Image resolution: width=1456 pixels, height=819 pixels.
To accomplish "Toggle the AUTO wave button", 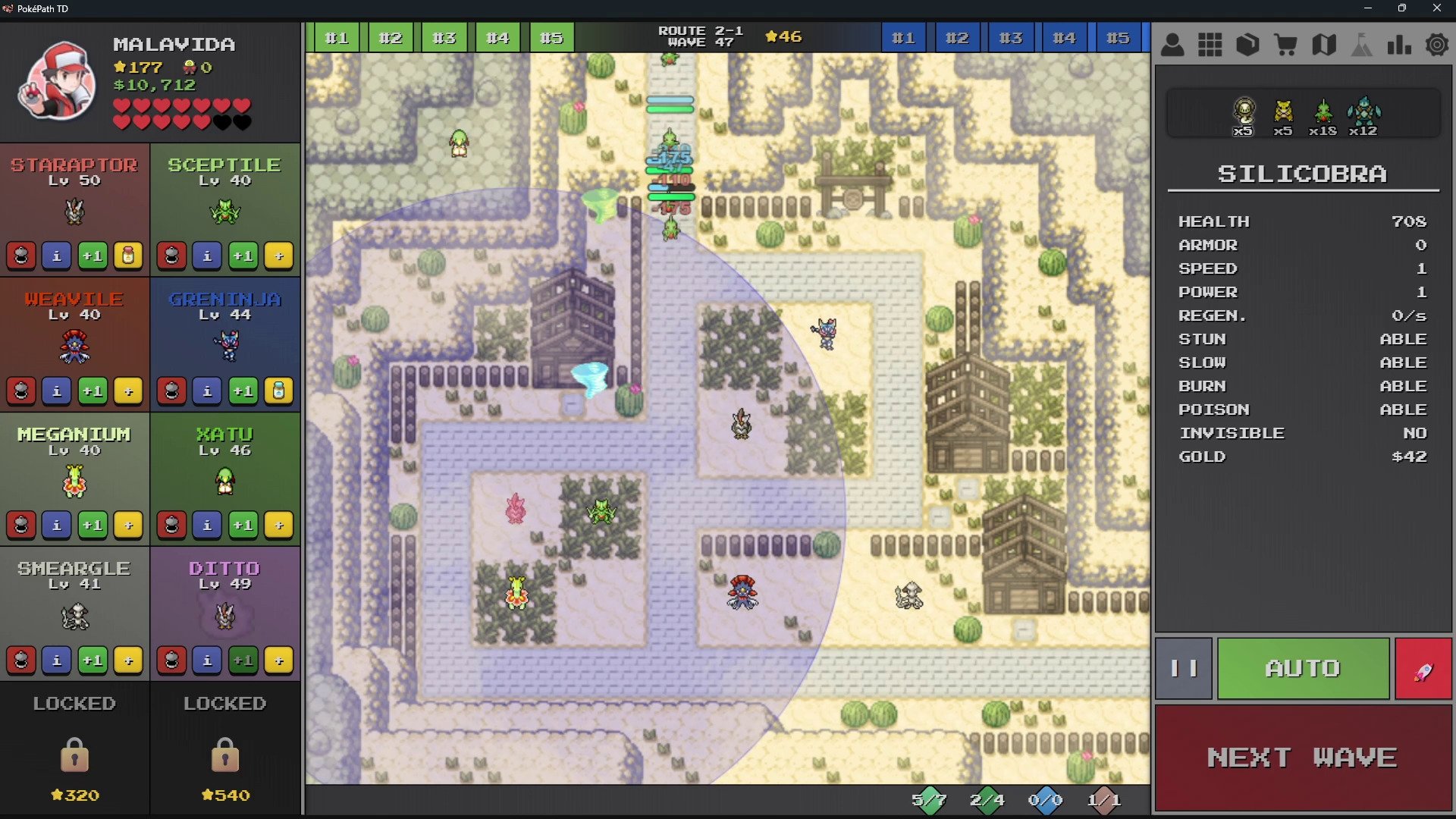I will [1302, 668].
